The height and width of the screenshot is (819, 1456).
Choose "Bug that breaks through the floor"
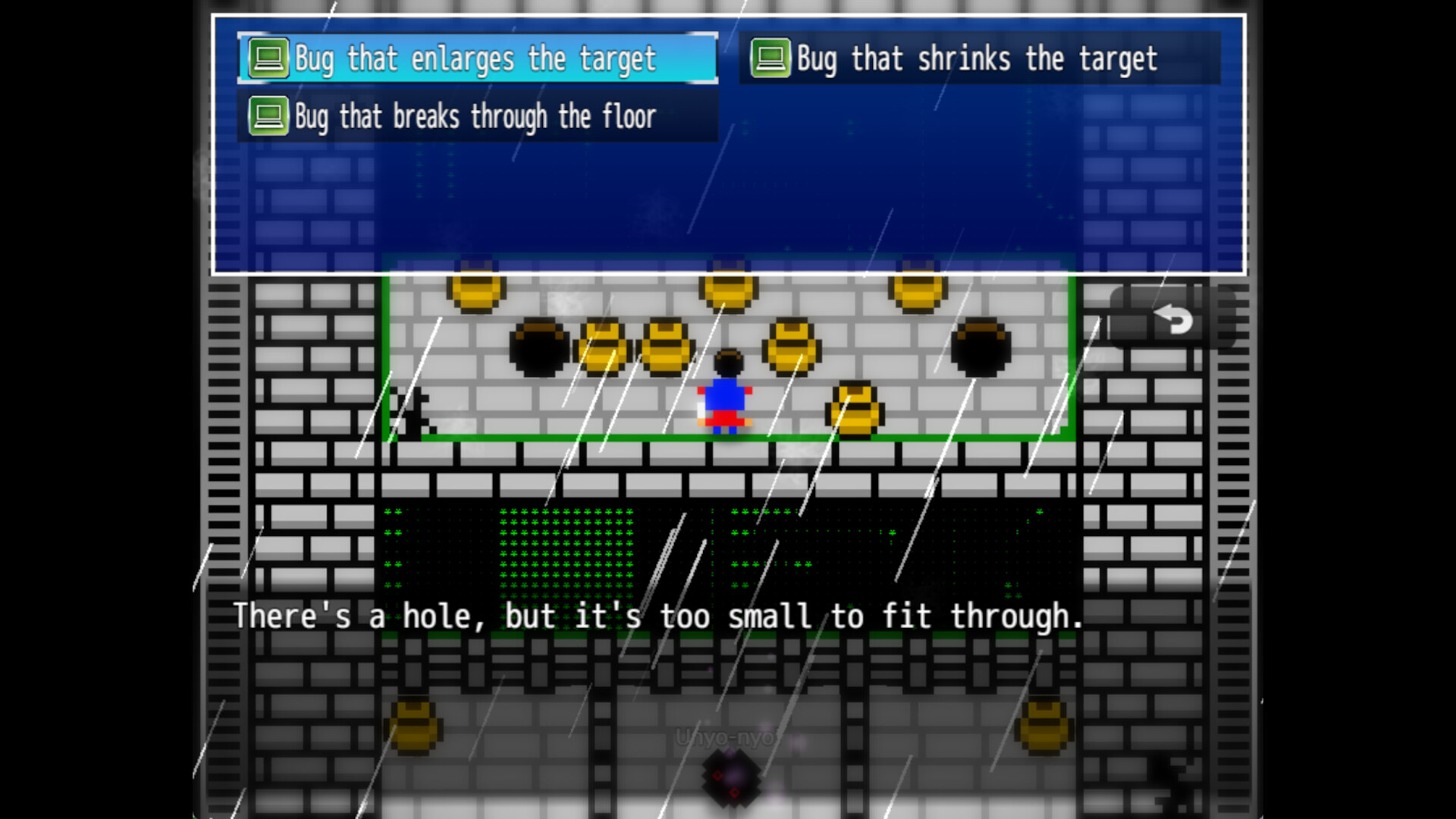pos(474,115)
